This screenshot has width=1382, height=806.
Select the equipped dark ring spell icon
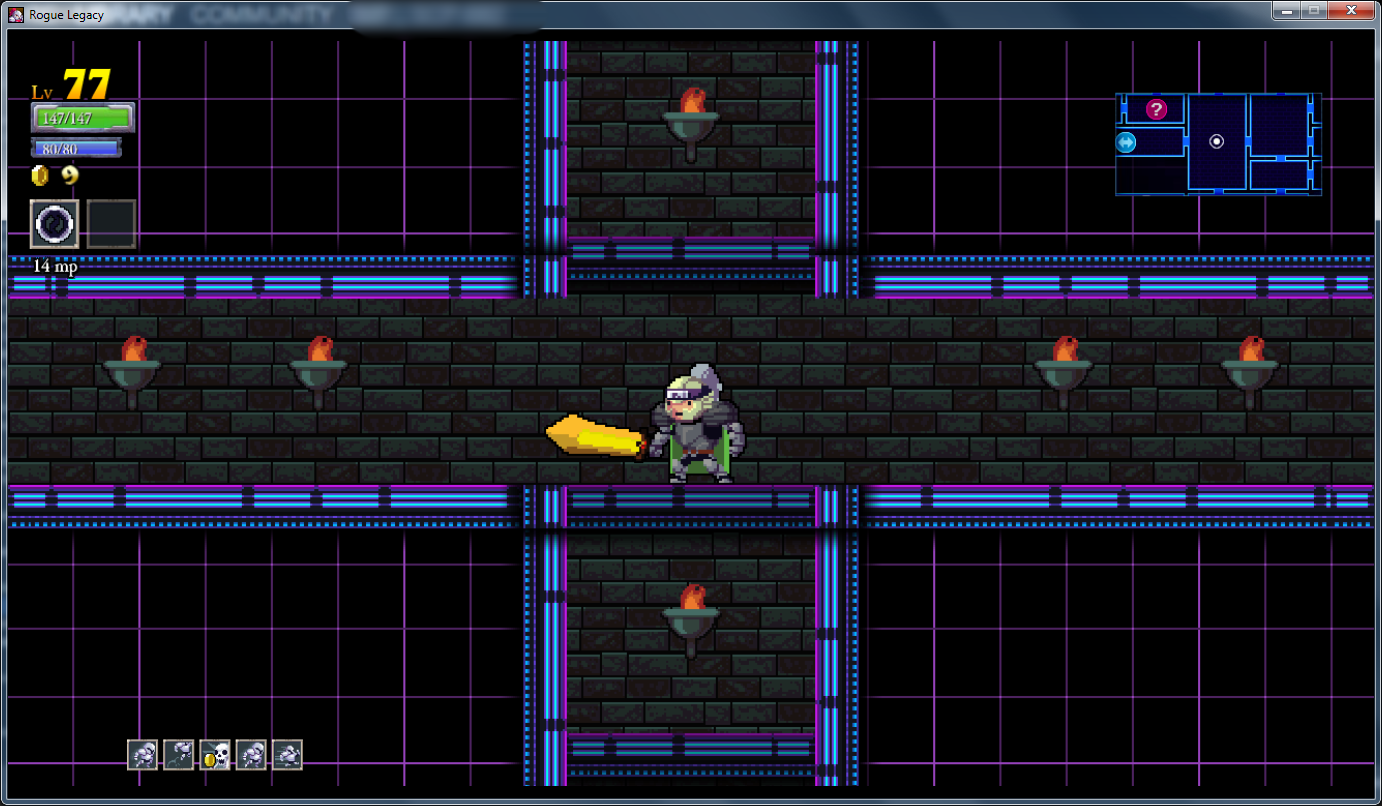(x=54, y=224)
